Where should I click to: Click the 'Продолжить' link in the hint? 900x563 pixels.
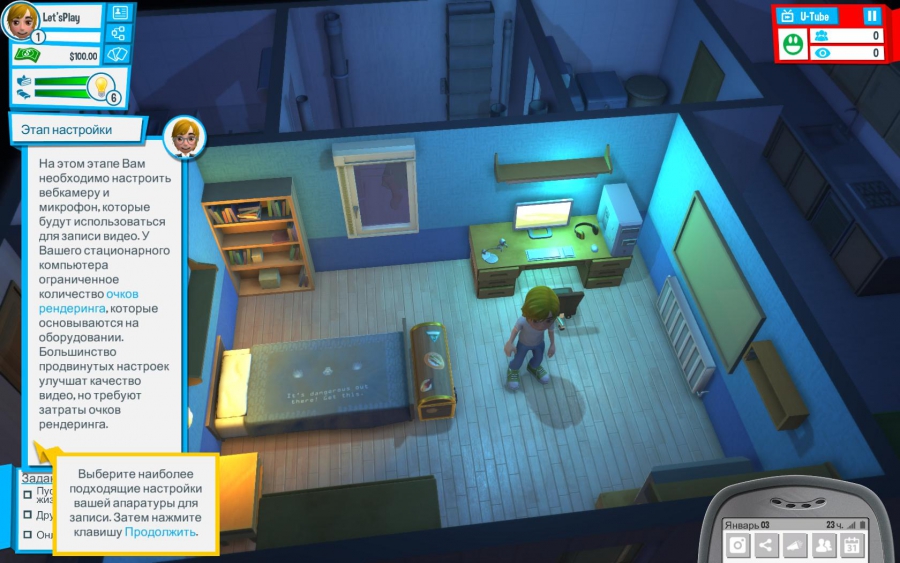point(160,532)
